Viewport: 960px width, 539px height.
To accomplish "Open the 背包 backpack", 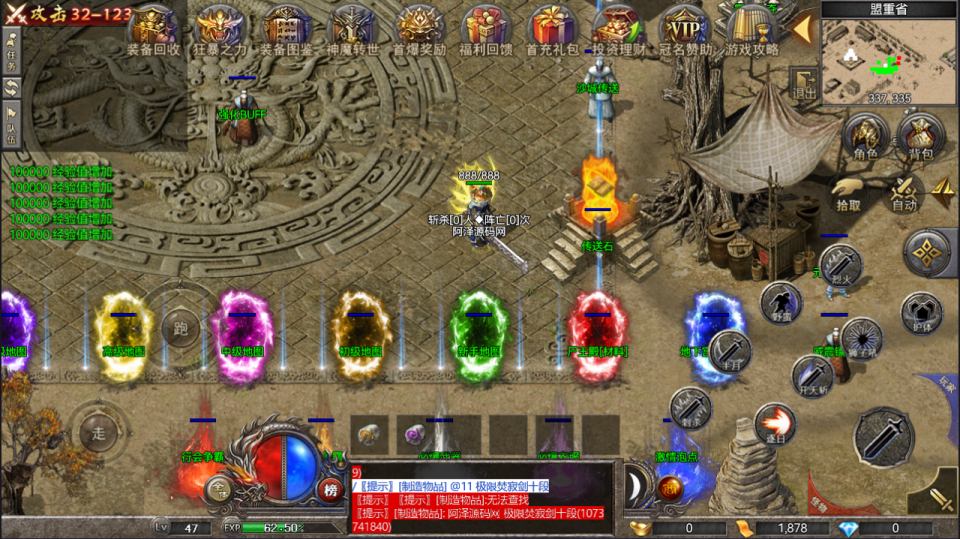I will pos(919,135).
